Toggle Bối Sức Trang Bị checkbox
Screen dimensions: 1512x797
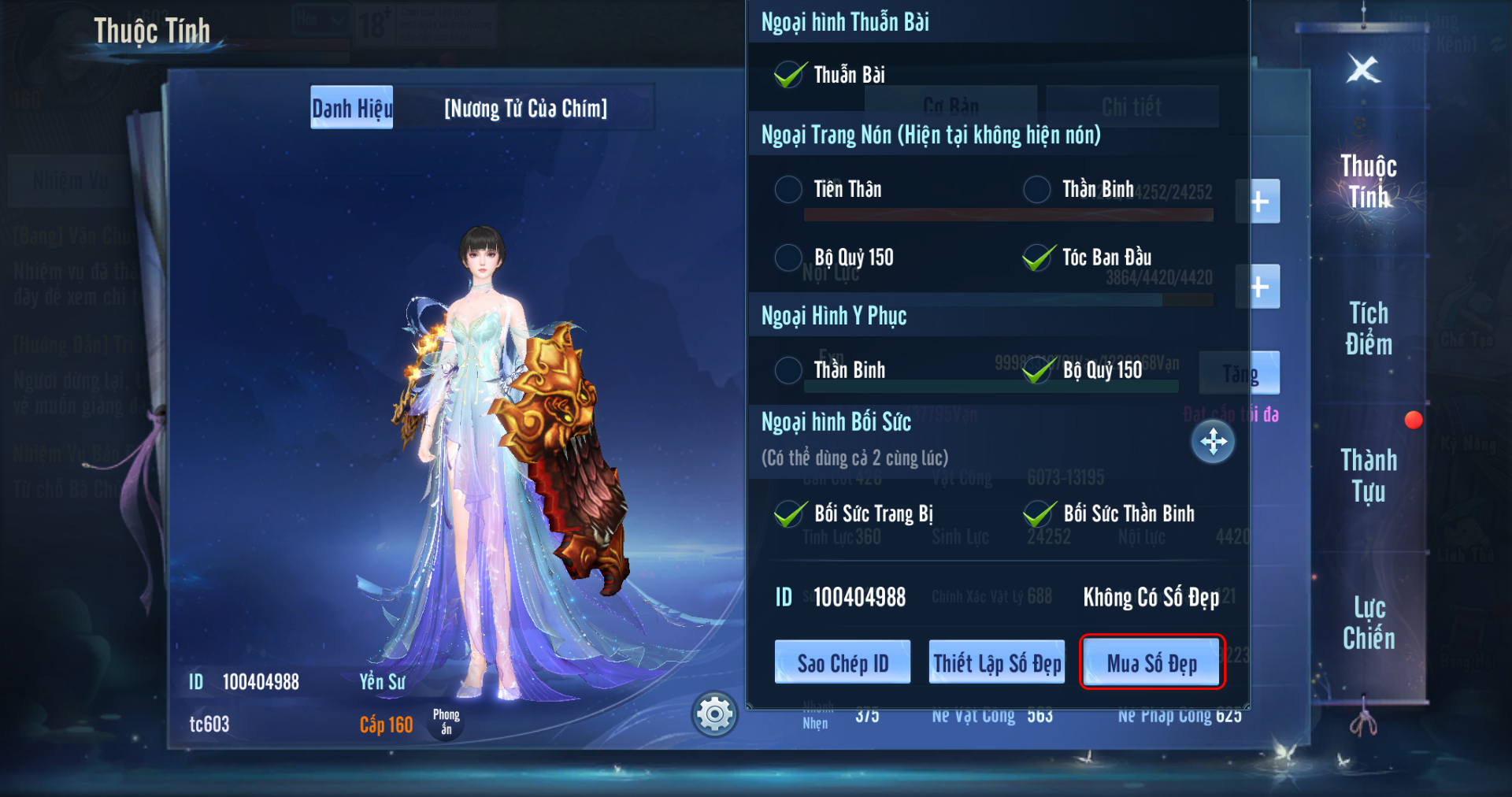coord(790,514)
